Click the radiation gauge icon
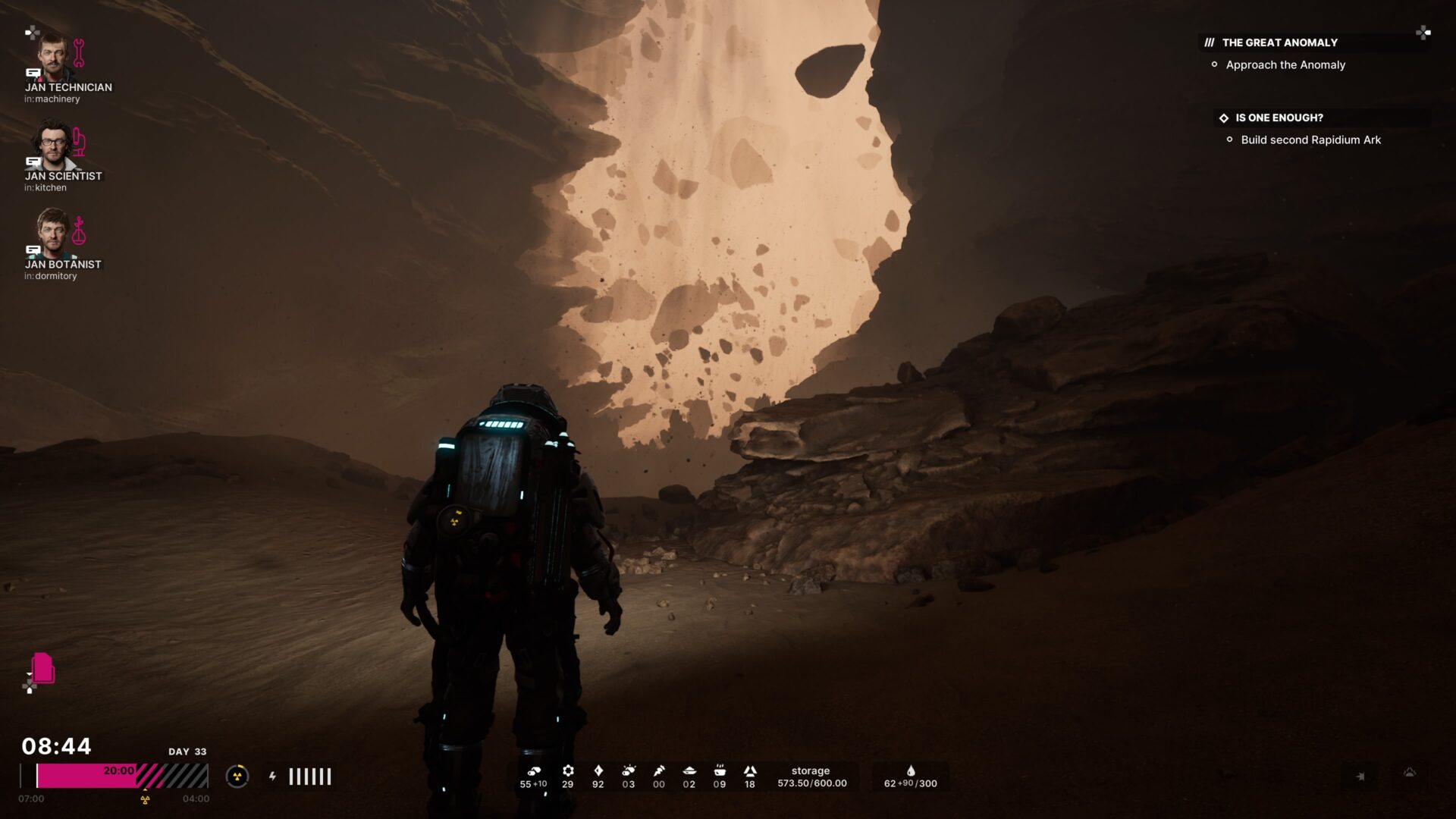This screenshot has width=1456, height=819. click(x=237, y=776)
